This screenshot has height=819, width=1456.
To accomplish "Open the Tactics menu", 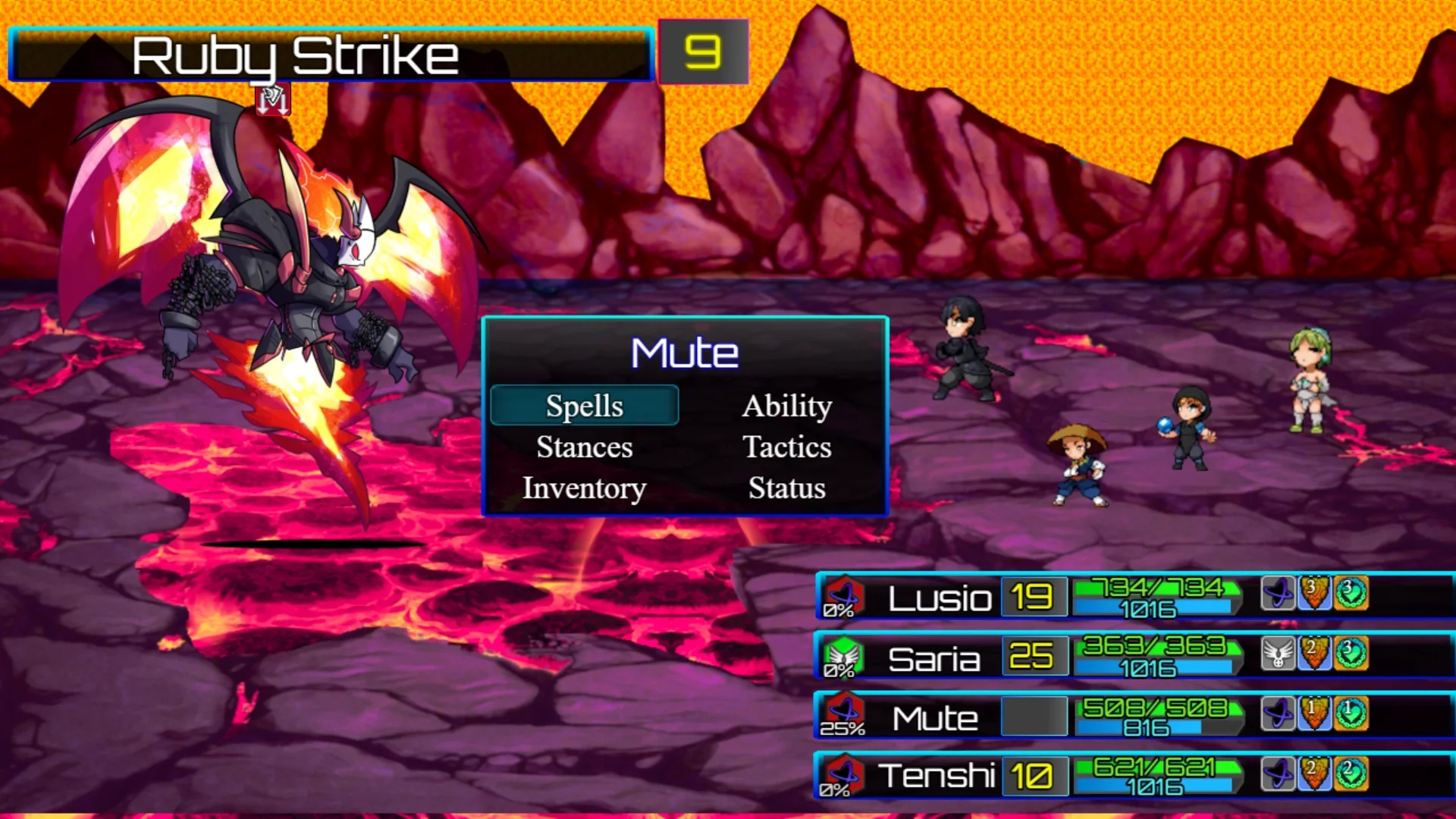I will 786,447.
